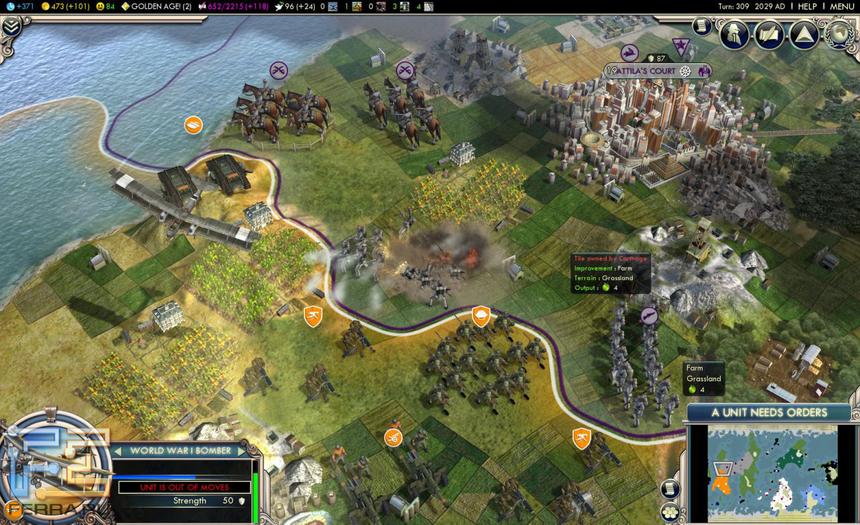The width and height of the screenshot is (860, 525).
Task: Open the military advisor helmet button
Action: coord(735,34)
